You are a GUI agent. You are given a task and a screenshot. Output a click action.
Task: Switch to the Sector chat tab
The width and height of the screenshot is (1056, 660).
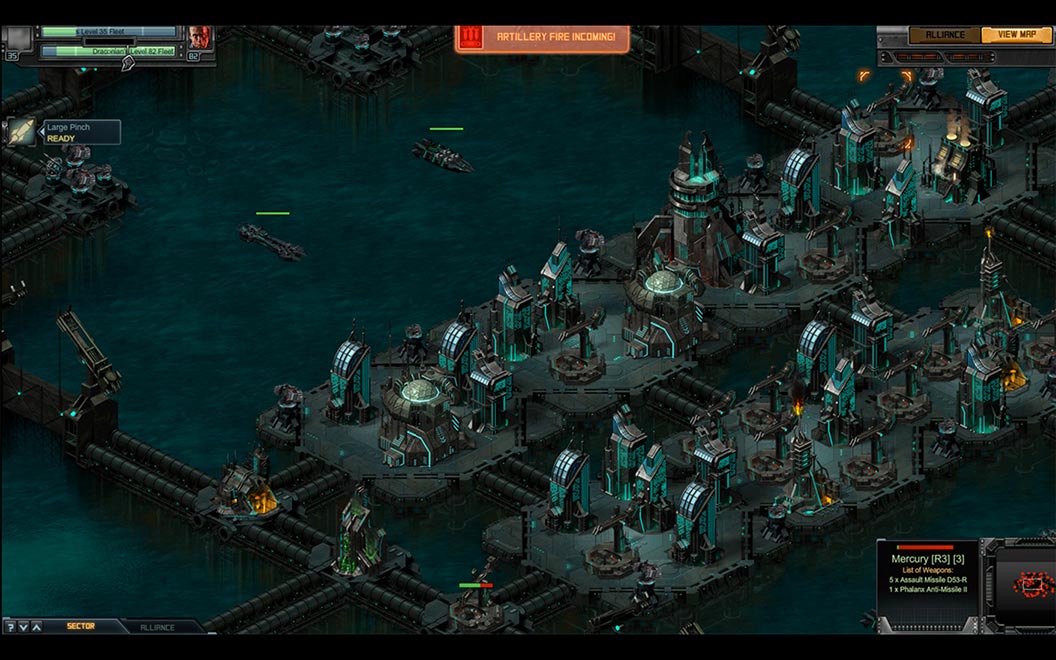click(81, 627)
